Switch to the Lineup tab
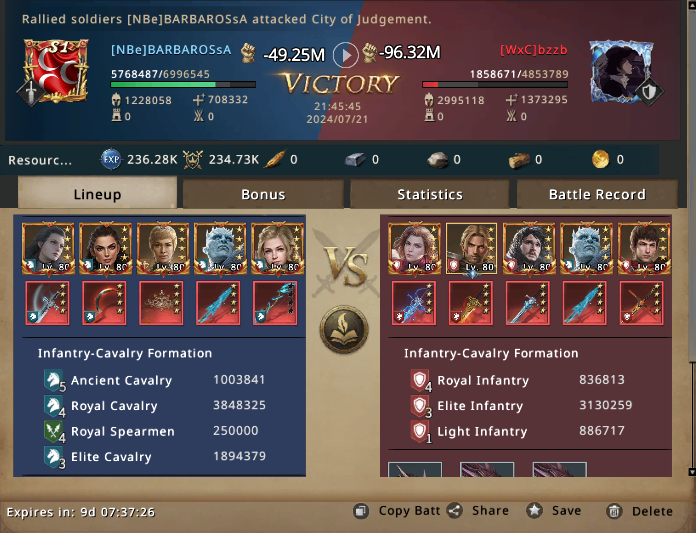The width and height of the screenshot is (696, 533). coord(97,194)
